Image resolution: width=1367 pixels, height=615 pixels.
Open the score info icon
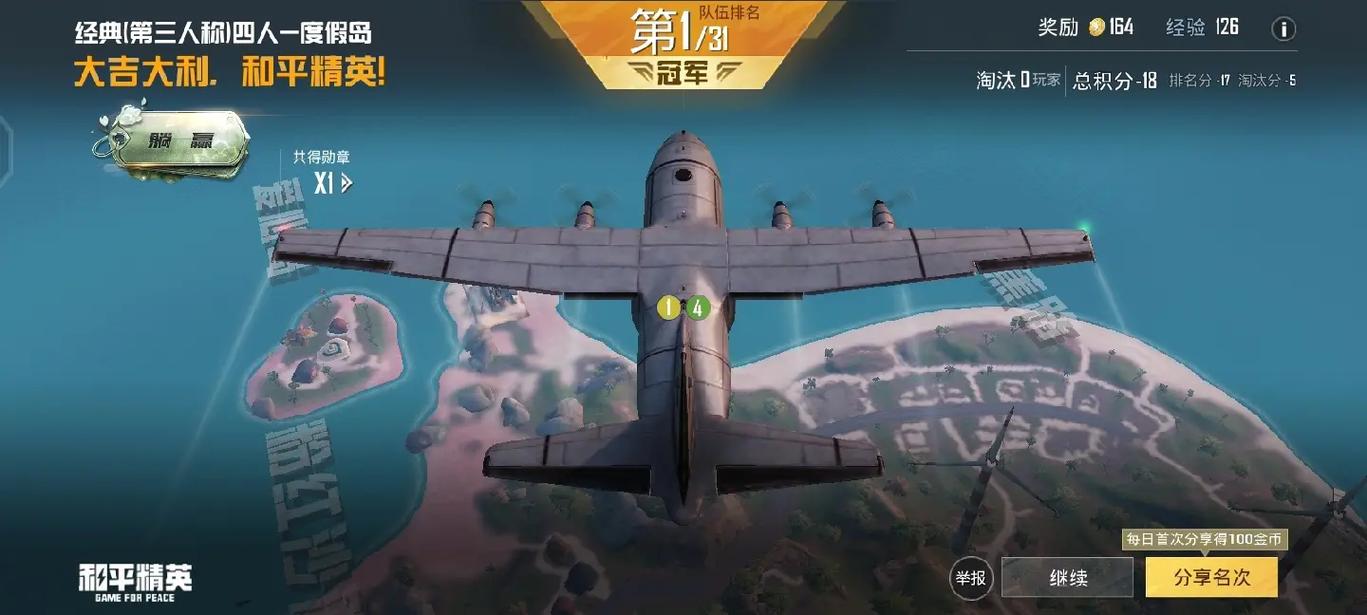click(x=1283, y=29)
